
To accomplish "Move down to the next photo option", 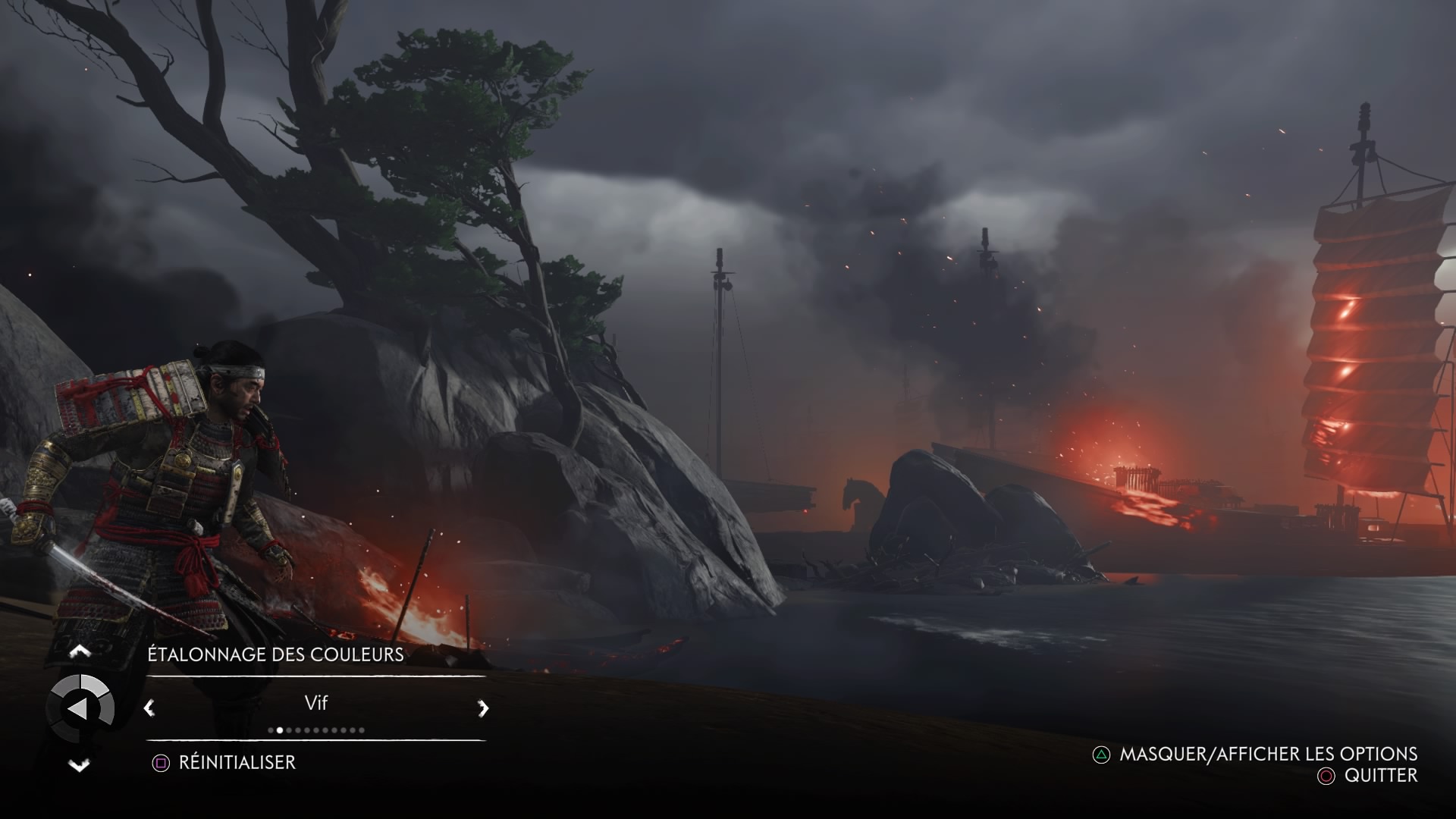I will pos(80,765).
